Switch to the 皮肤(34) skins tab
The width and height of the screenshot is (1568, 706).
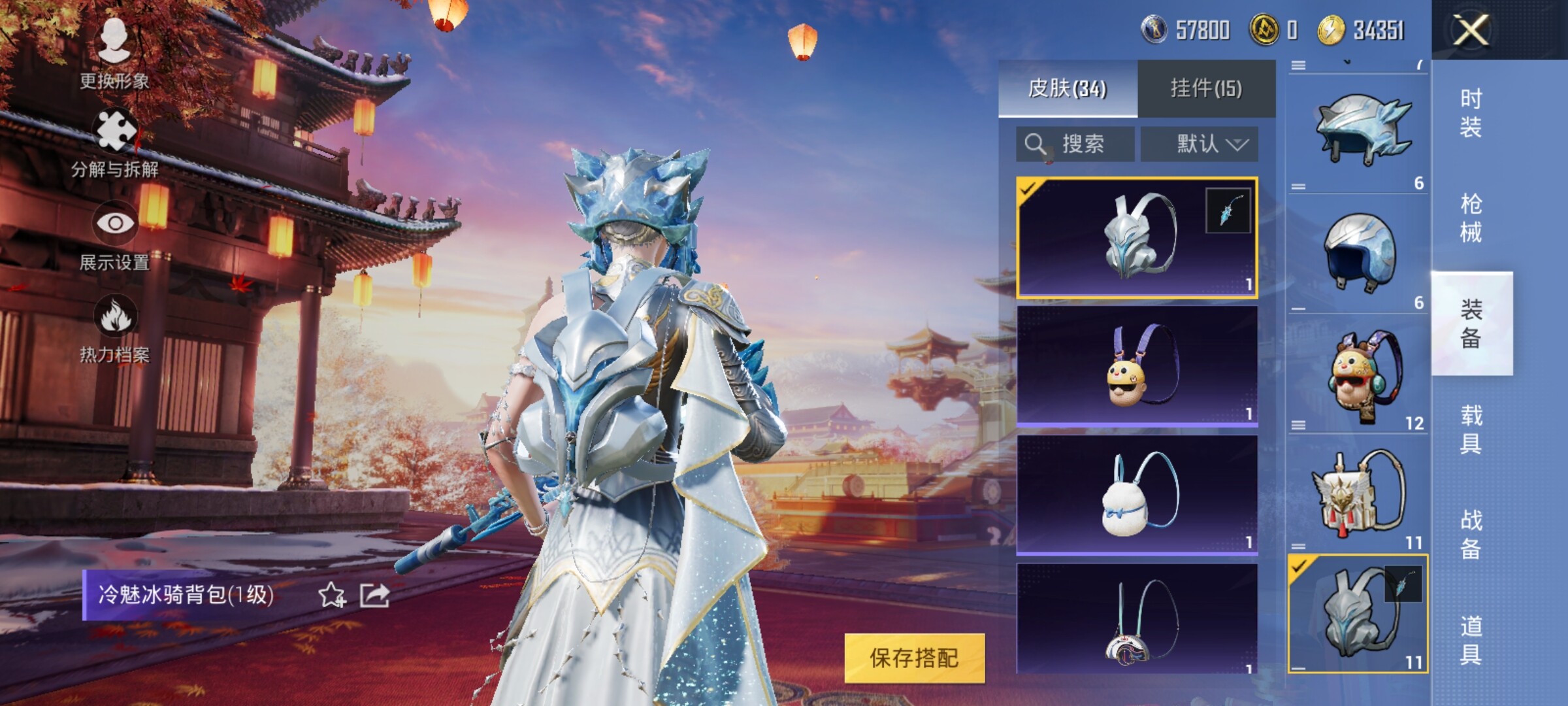point(1068,88)
